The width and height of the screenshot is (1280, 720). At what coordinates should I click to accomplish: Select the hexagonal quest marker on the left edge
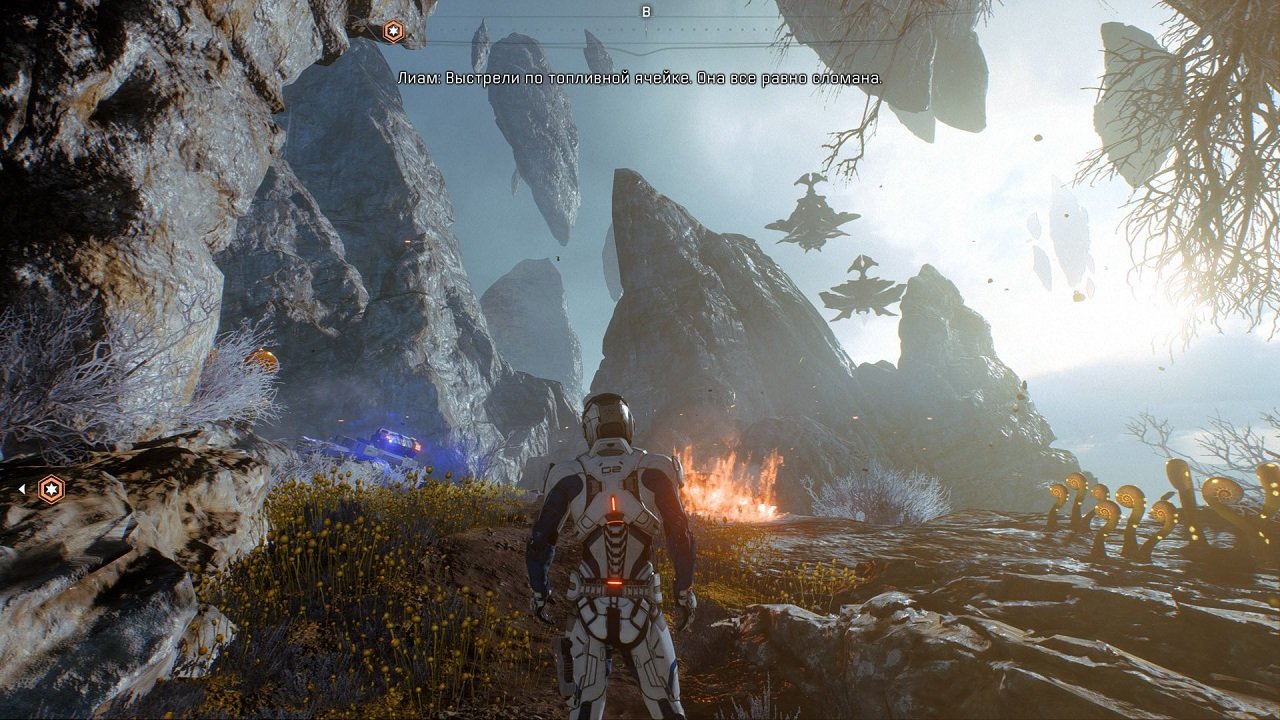(x=51, y=489)
